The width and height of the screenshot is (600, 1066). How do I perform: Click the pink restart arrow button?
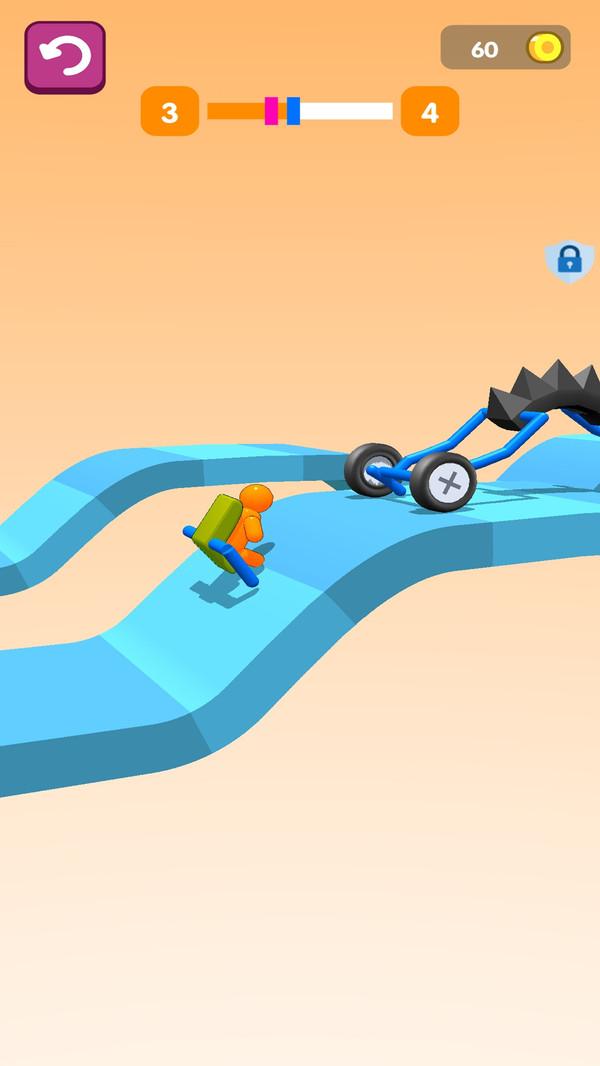65,57
